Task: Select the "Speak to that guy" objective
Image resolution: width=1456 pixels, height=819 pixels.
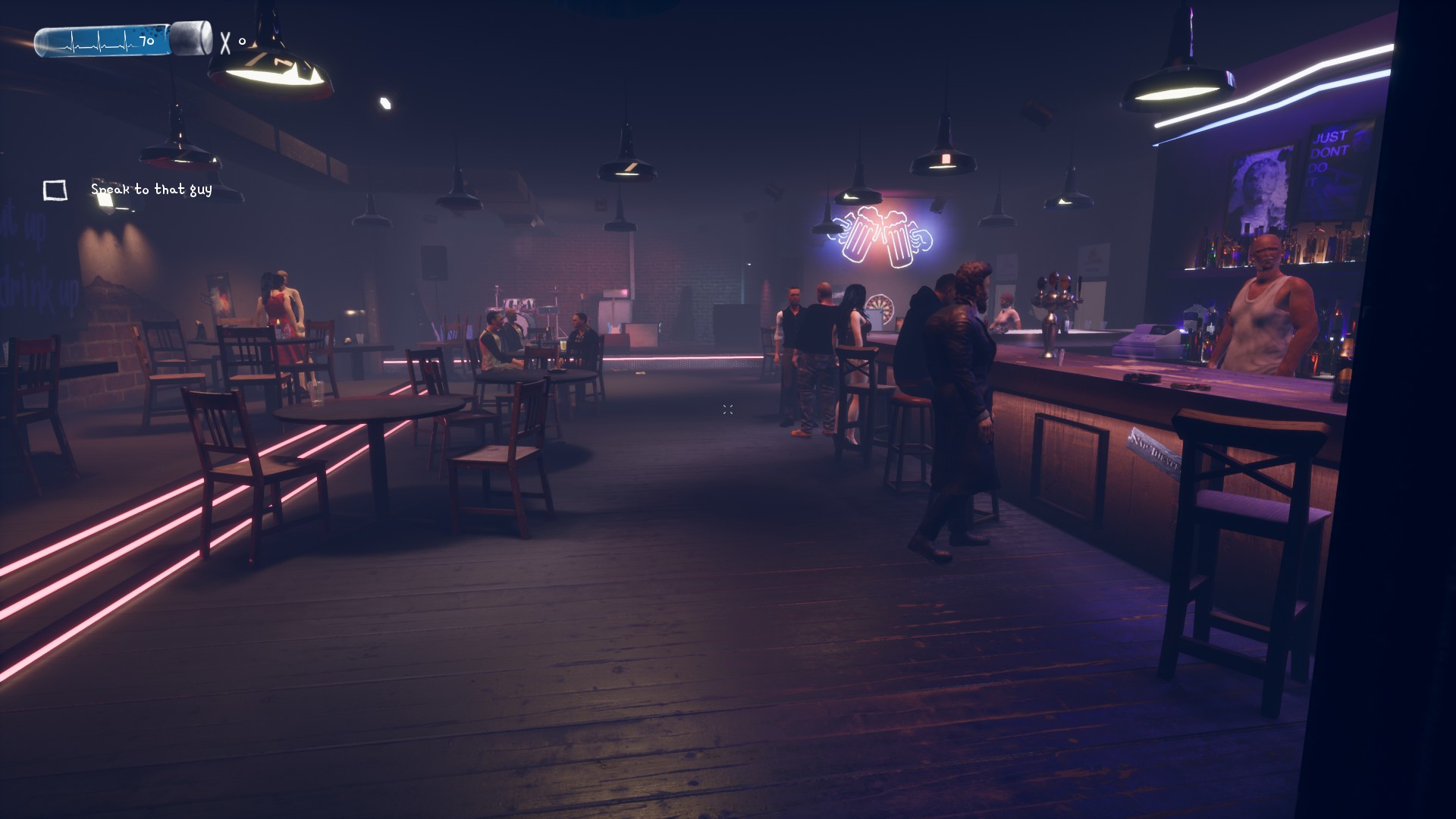Action: [x=151, y=190]
